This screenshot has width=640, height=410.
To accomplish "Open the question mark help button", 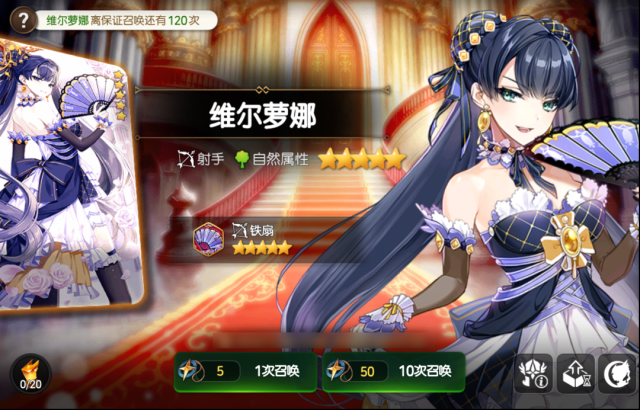I will (17, 18).
